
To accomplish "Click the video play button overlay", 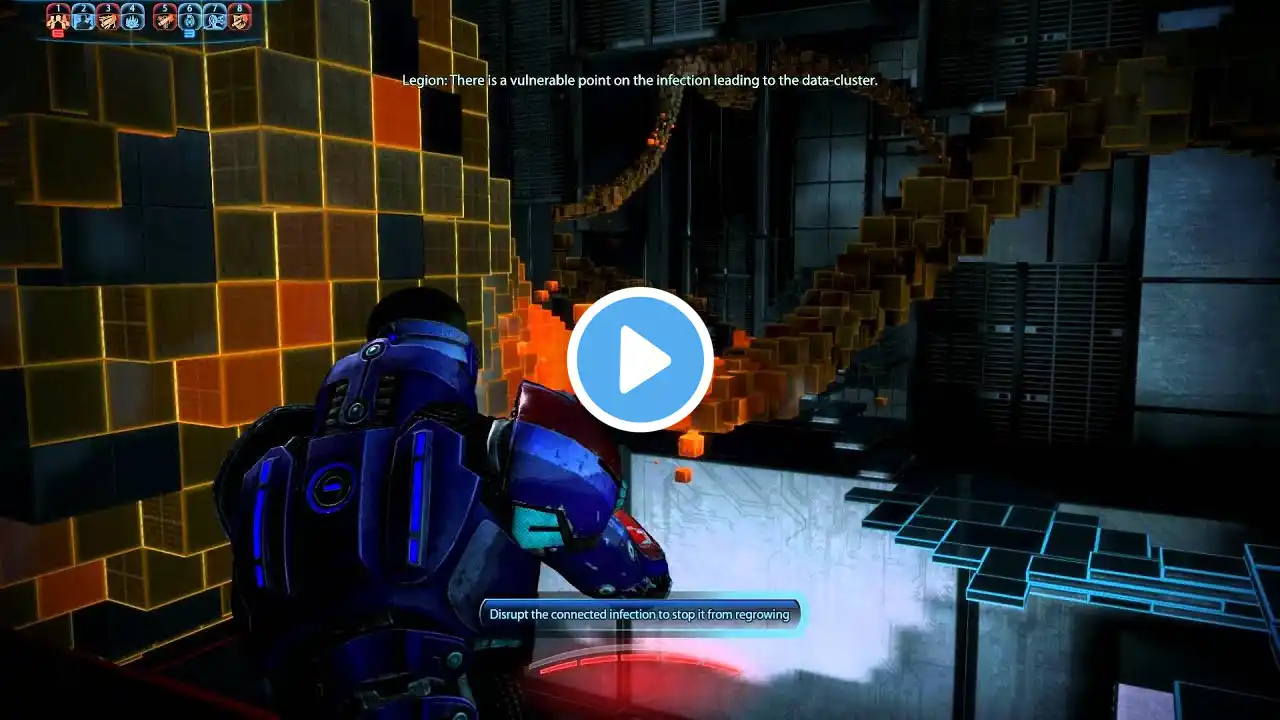I will [640, 360].
